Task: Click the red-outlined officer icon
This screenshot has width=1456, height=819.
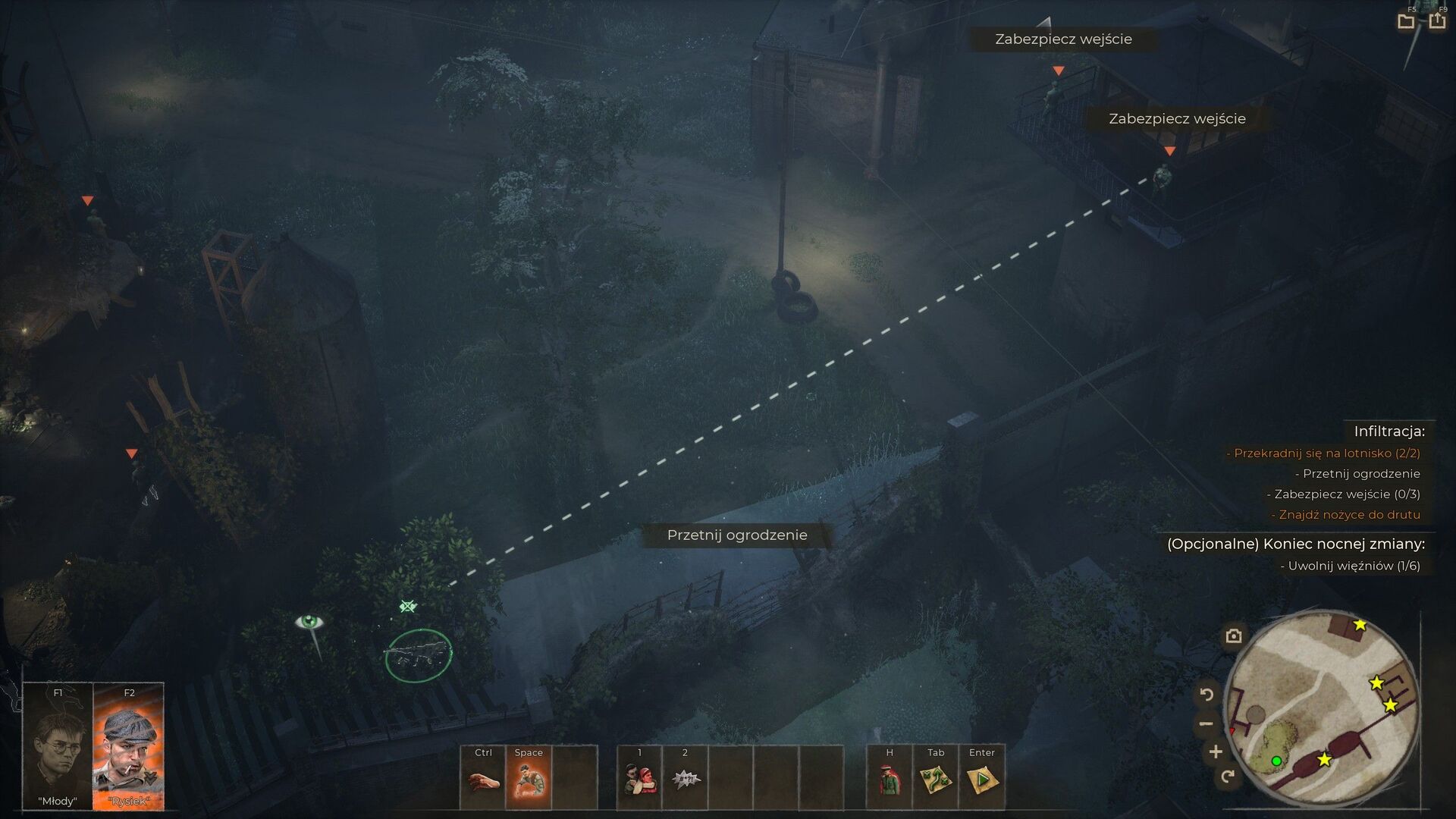Action: (890, 780)
